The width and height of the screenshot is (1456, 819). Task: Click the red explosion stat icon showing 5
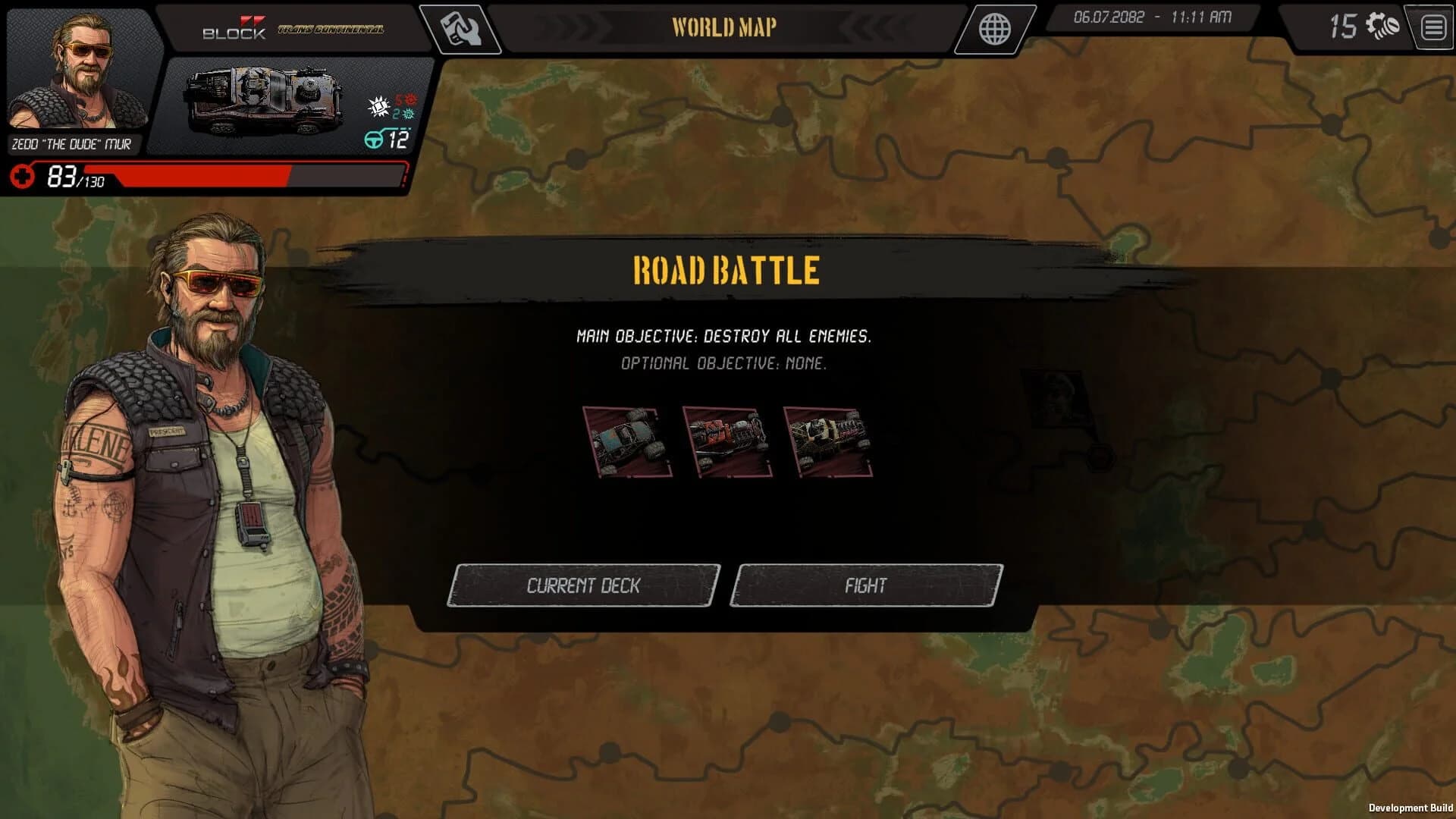coord(406,99)
